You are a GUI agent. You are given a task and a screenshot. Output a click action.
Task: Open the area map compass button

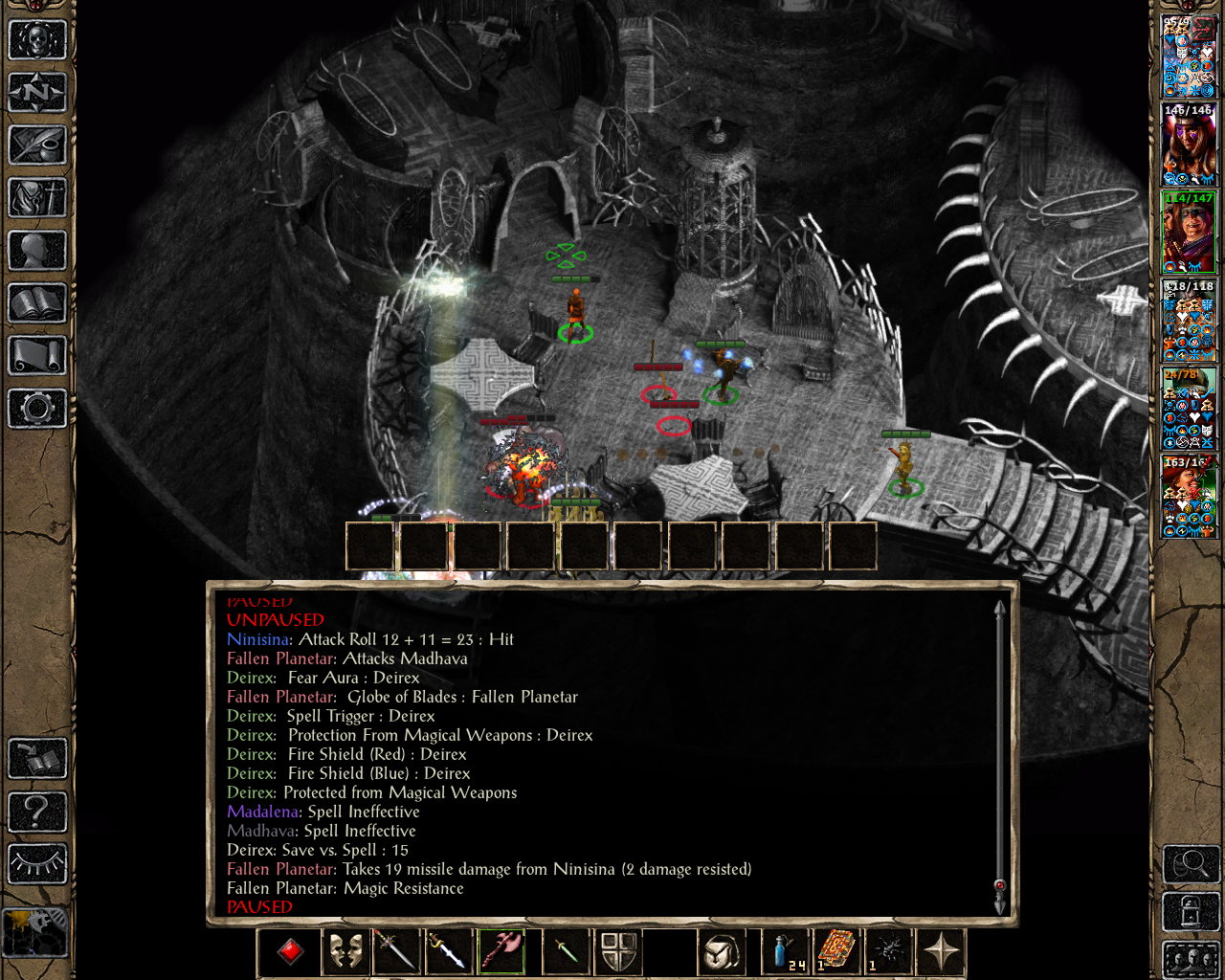[x=37, y=93]
